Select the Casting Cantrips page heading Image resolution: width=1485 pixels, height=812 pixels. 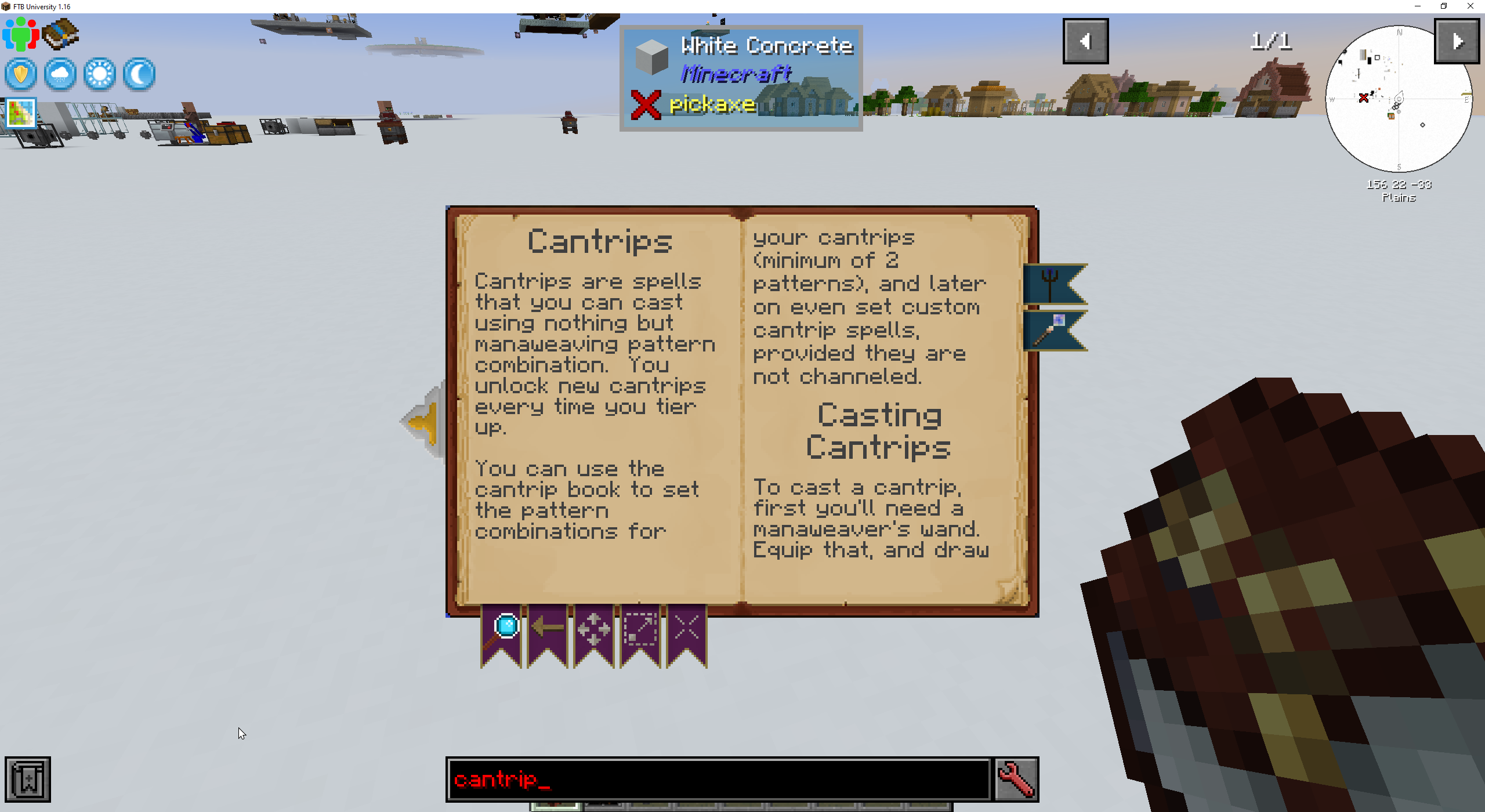[879, 430]
